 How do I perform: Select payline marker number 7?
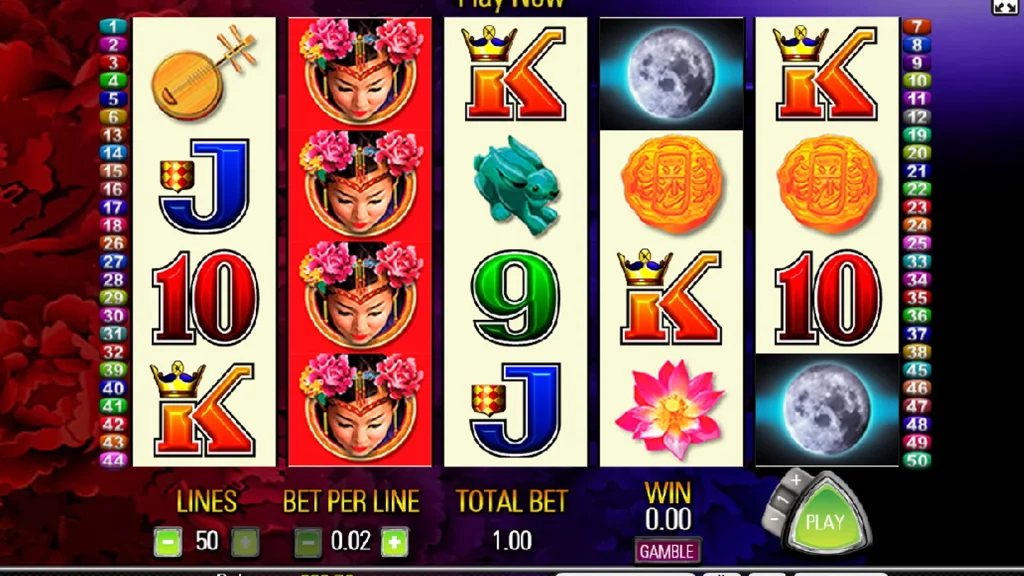point(916,26)
